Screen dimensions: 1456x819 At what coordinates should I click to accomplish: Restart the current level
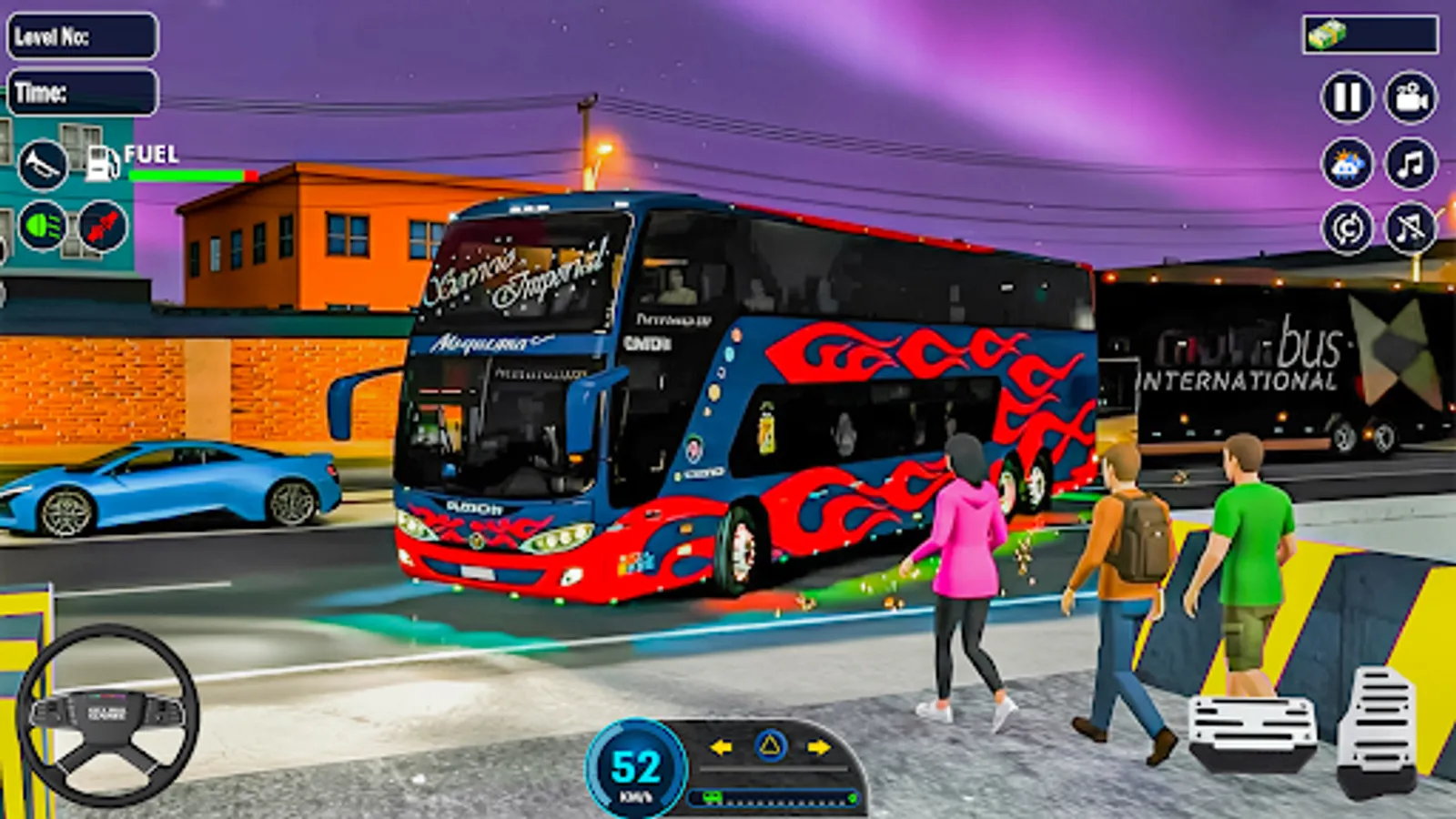[x=1349, y=226]
